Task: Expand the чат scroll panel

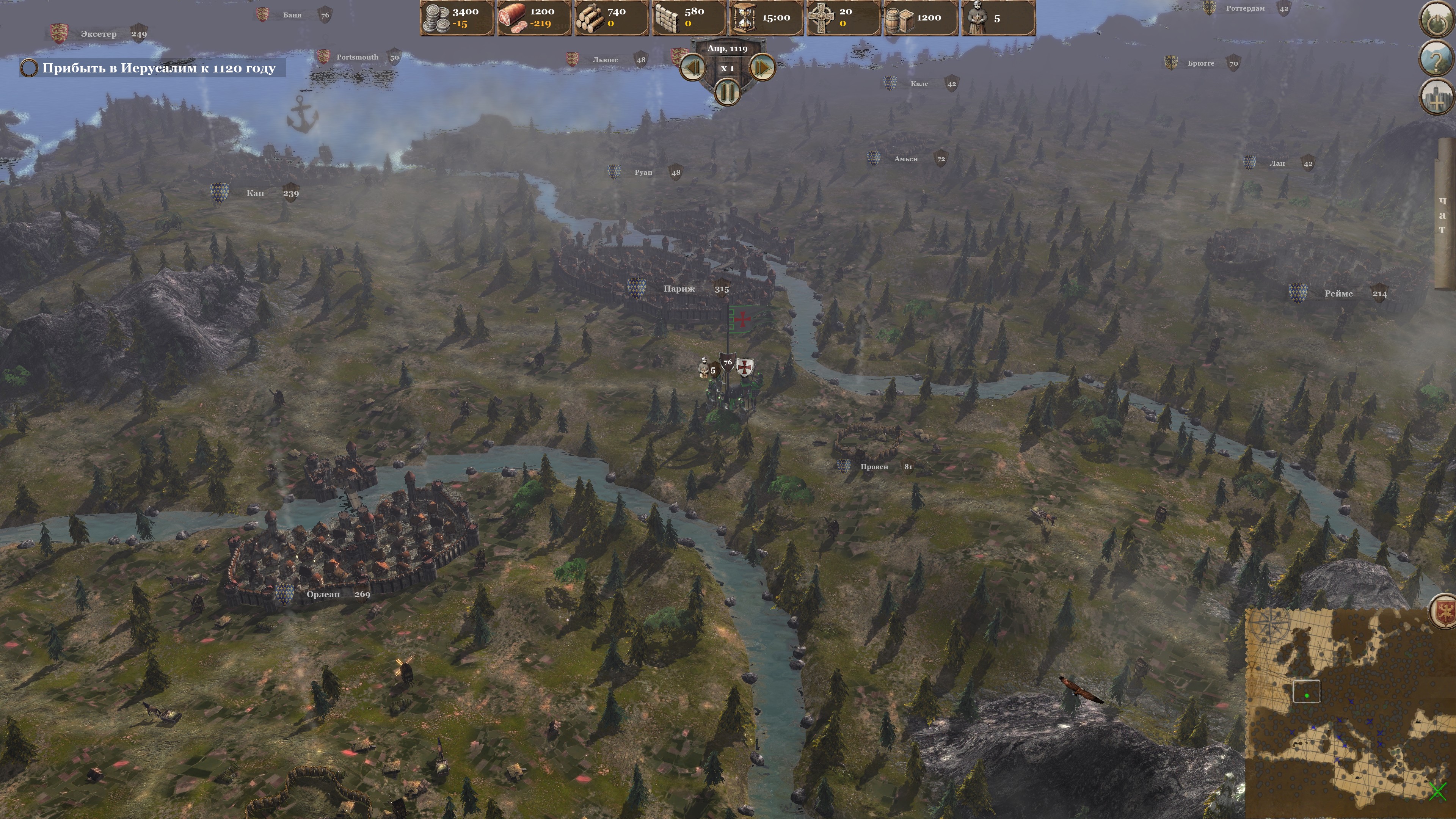Action: pos(1444,215)
